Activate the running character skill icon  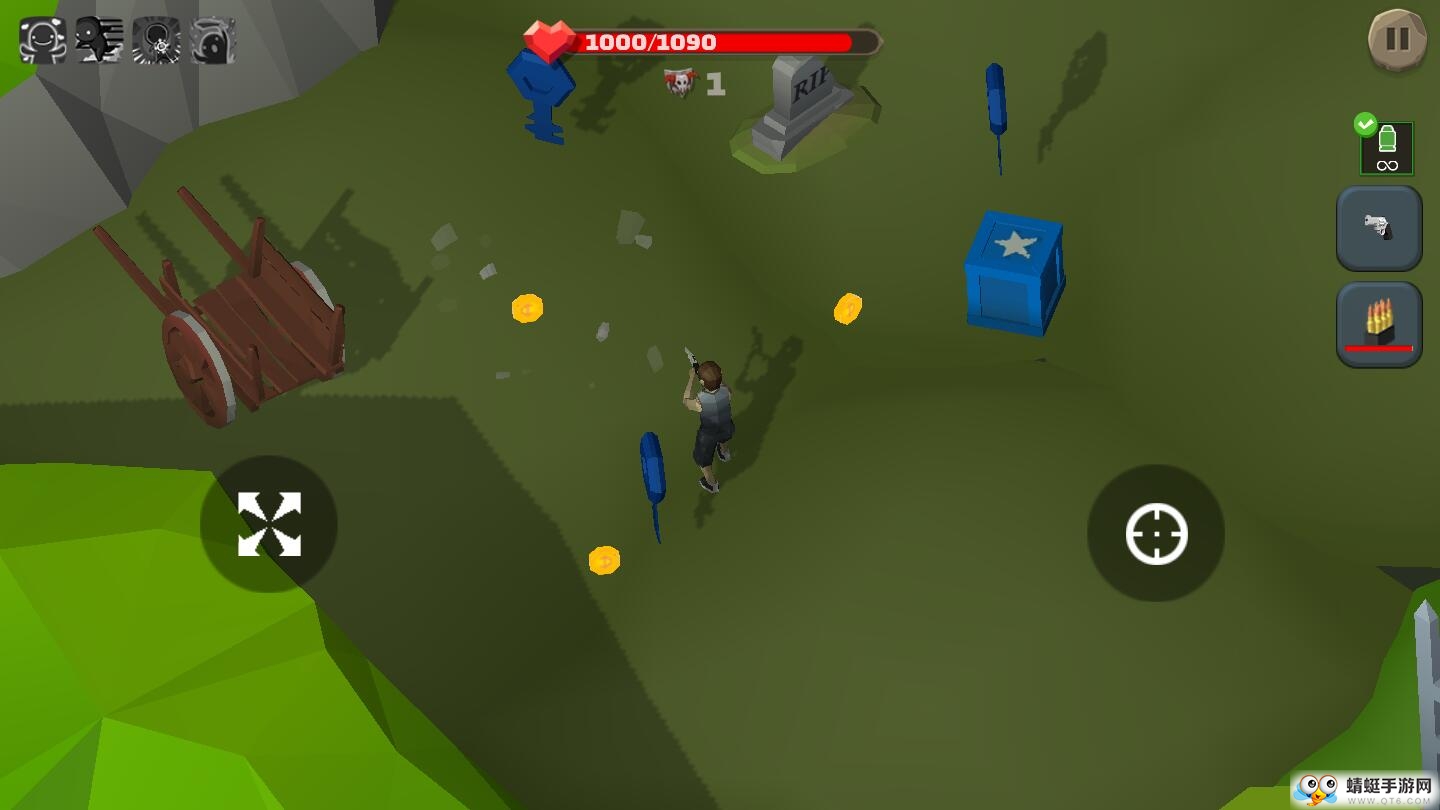pyautogui.click(x=99, y=42)
